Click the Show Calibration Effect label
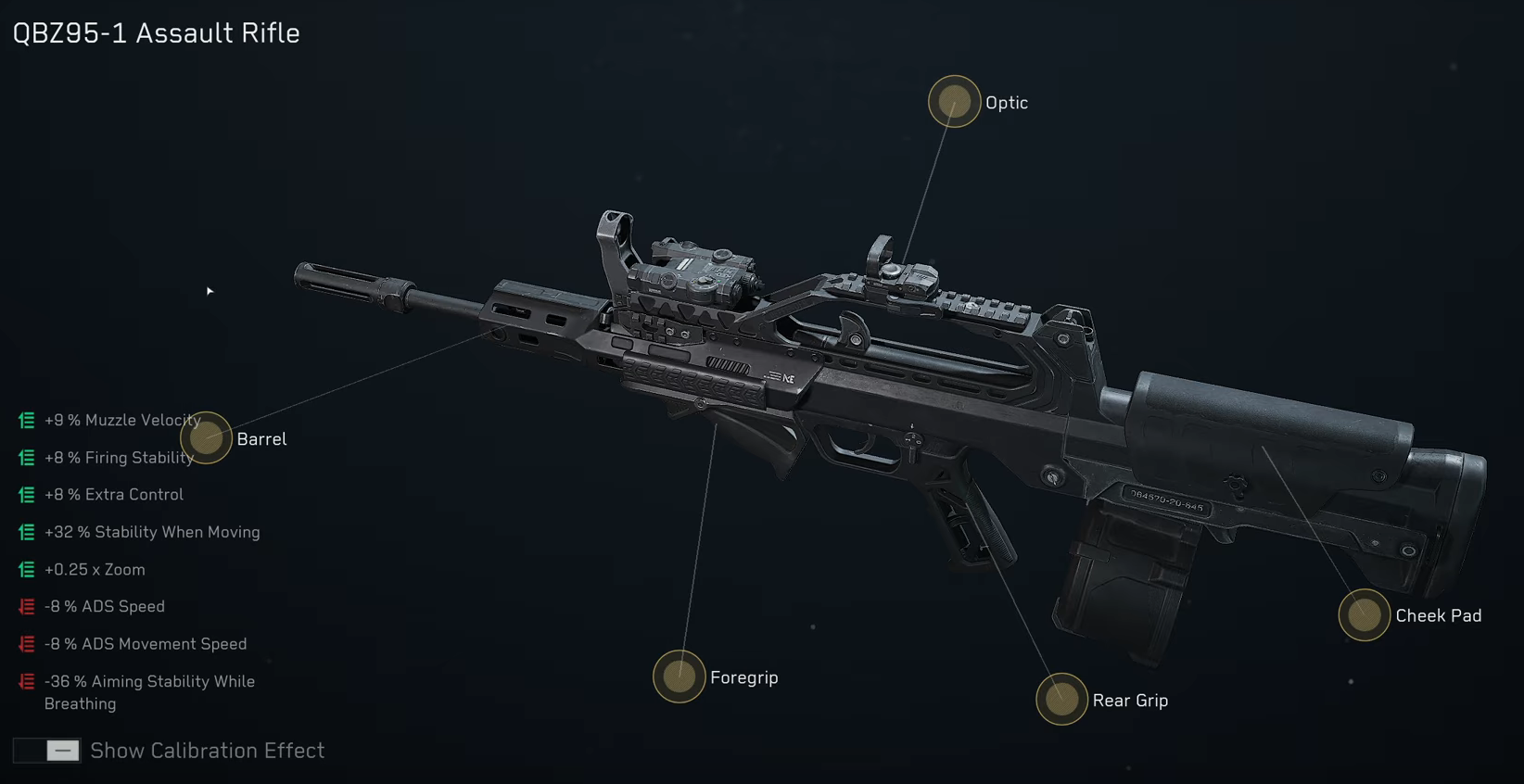 tap(207, 751)
